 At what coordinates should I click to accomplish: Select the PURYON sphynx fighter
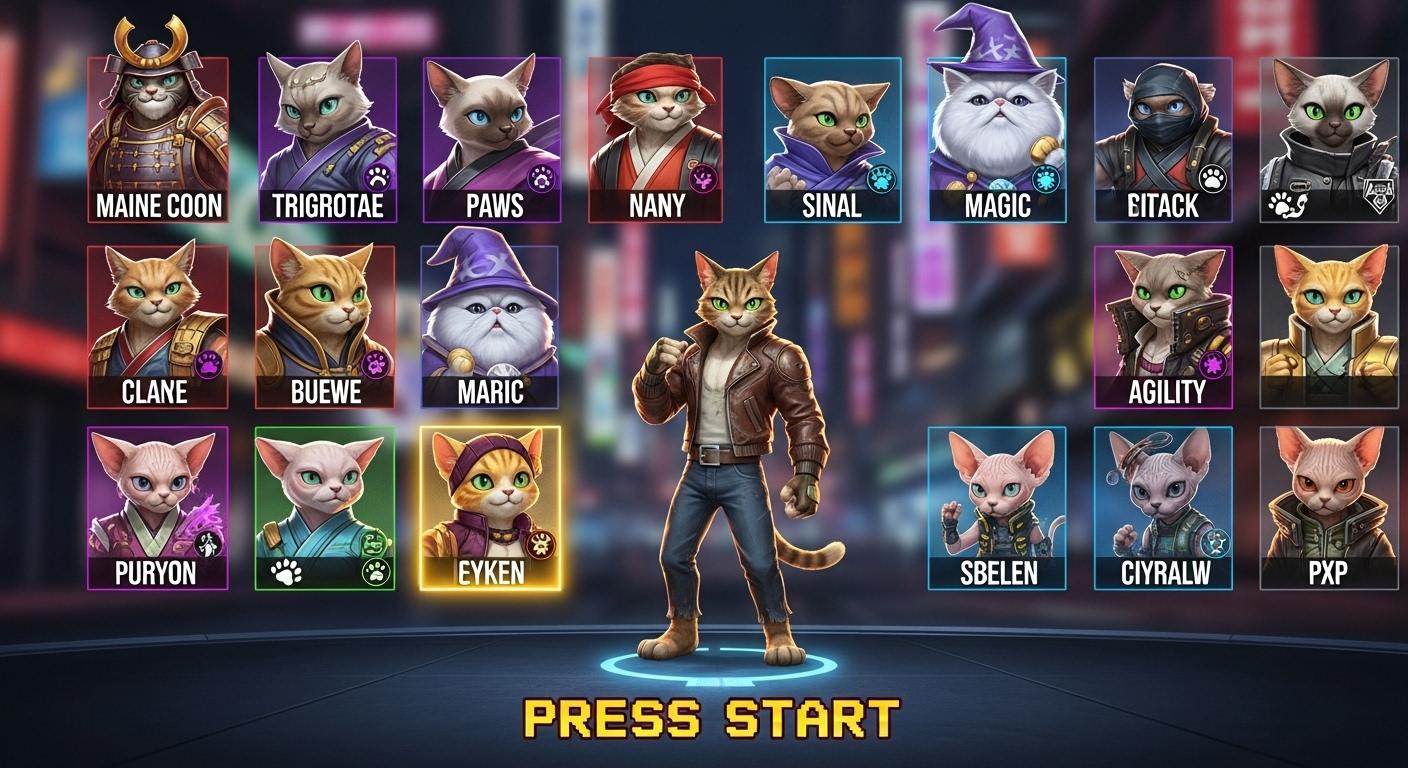coord(157,507)
